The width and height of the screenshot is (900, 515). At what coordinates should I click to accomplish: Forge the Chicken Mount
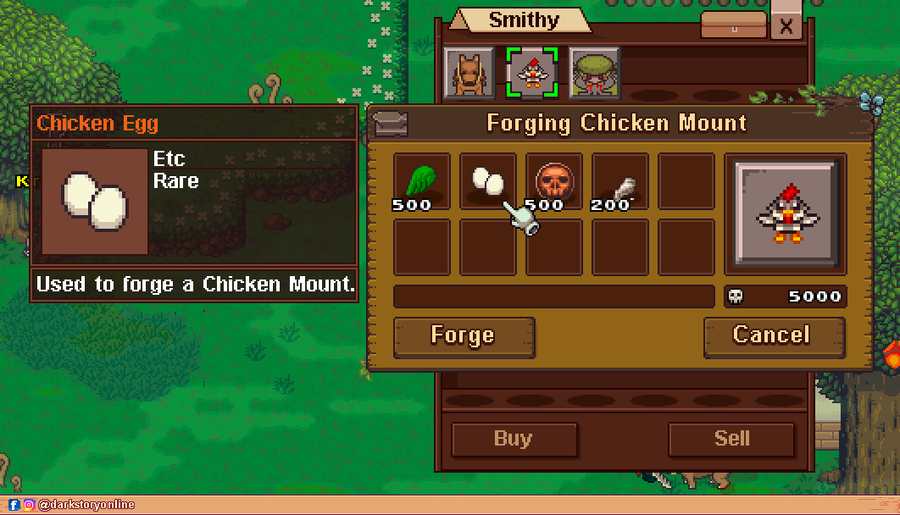click(x=464, y=336)
